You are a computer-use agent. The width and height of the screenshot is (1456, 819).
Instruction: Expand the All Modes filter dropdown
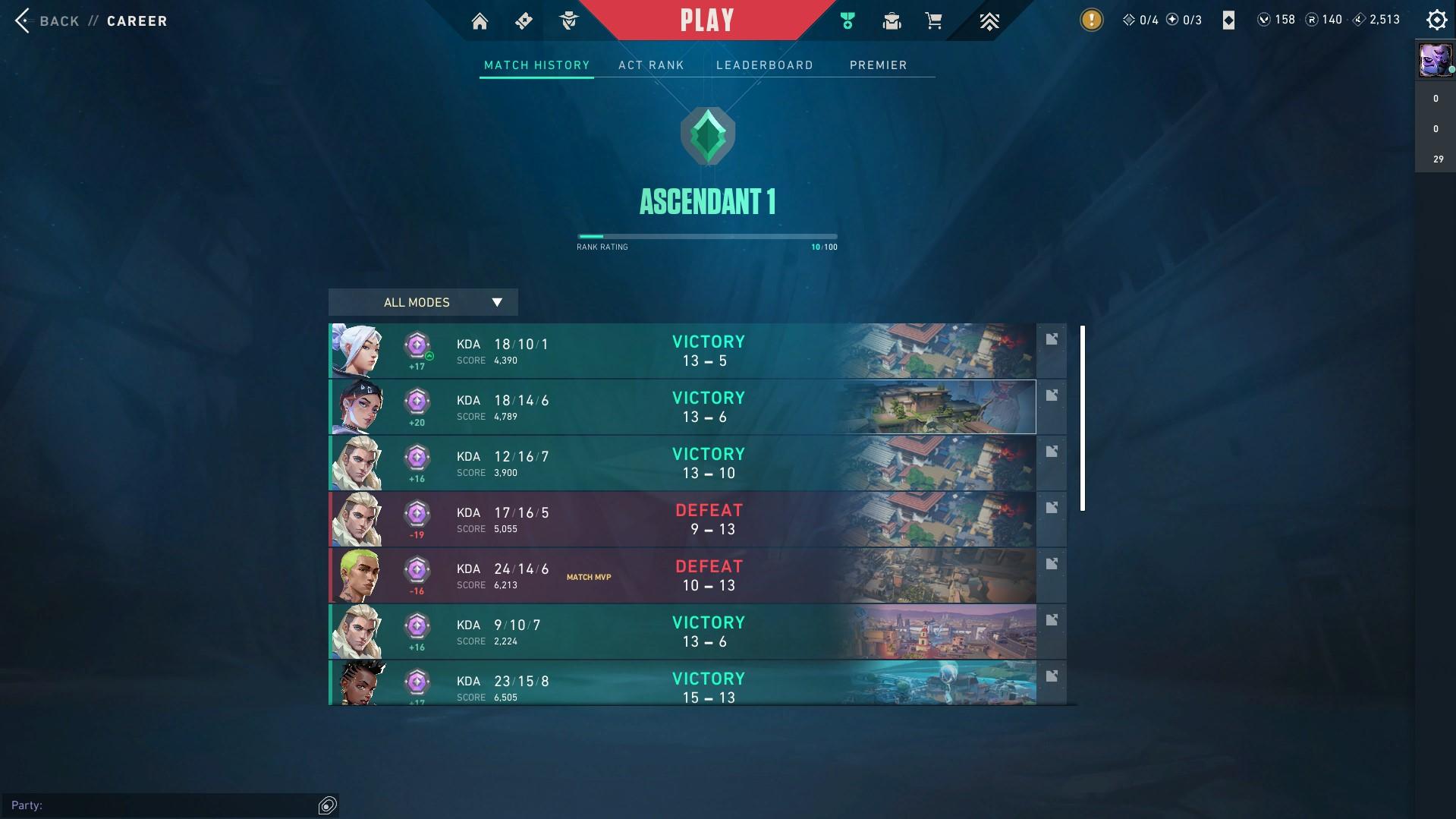click(423, 302)
